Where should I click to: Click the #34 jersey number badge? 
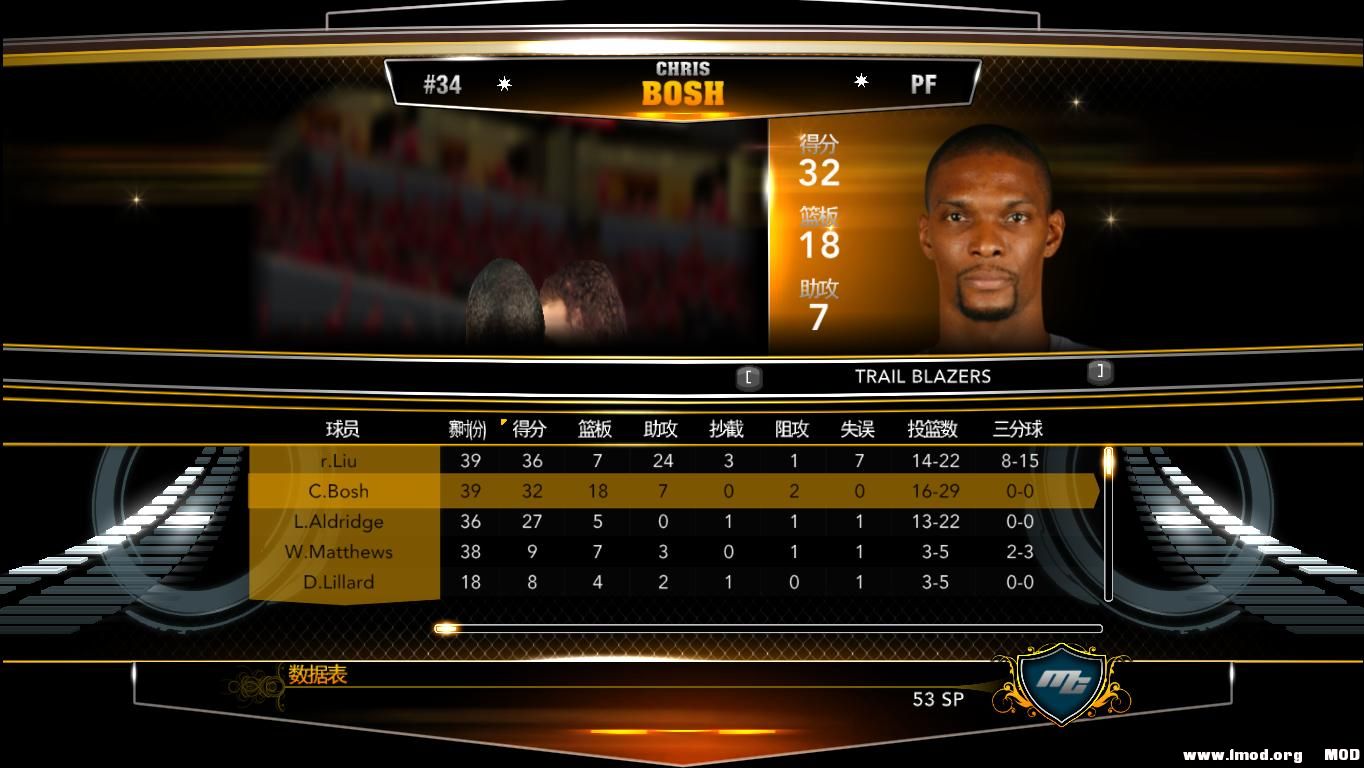(x=443, y=85)
